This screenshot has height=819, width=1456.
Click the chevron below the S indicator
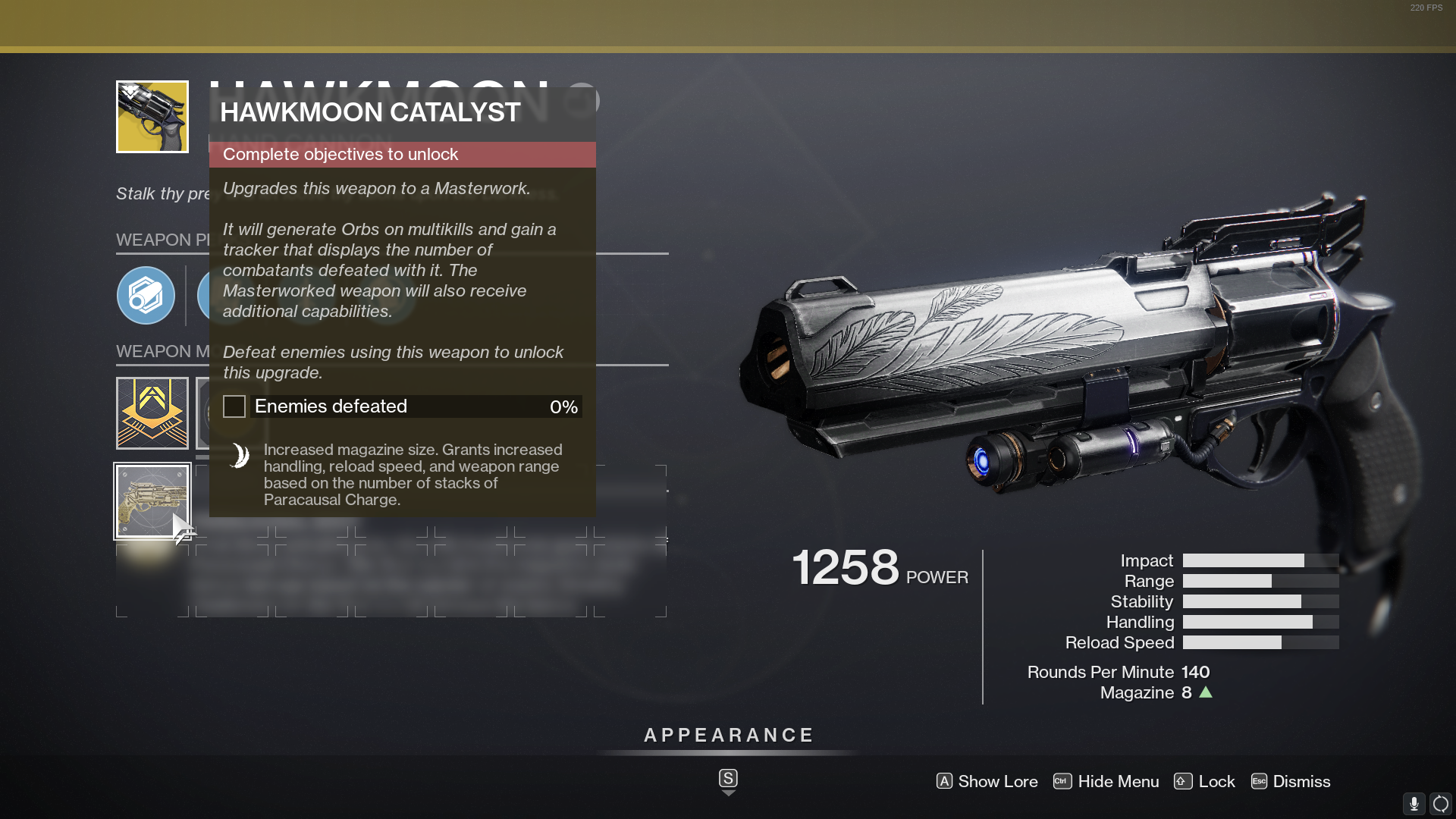tap(727, 792)
